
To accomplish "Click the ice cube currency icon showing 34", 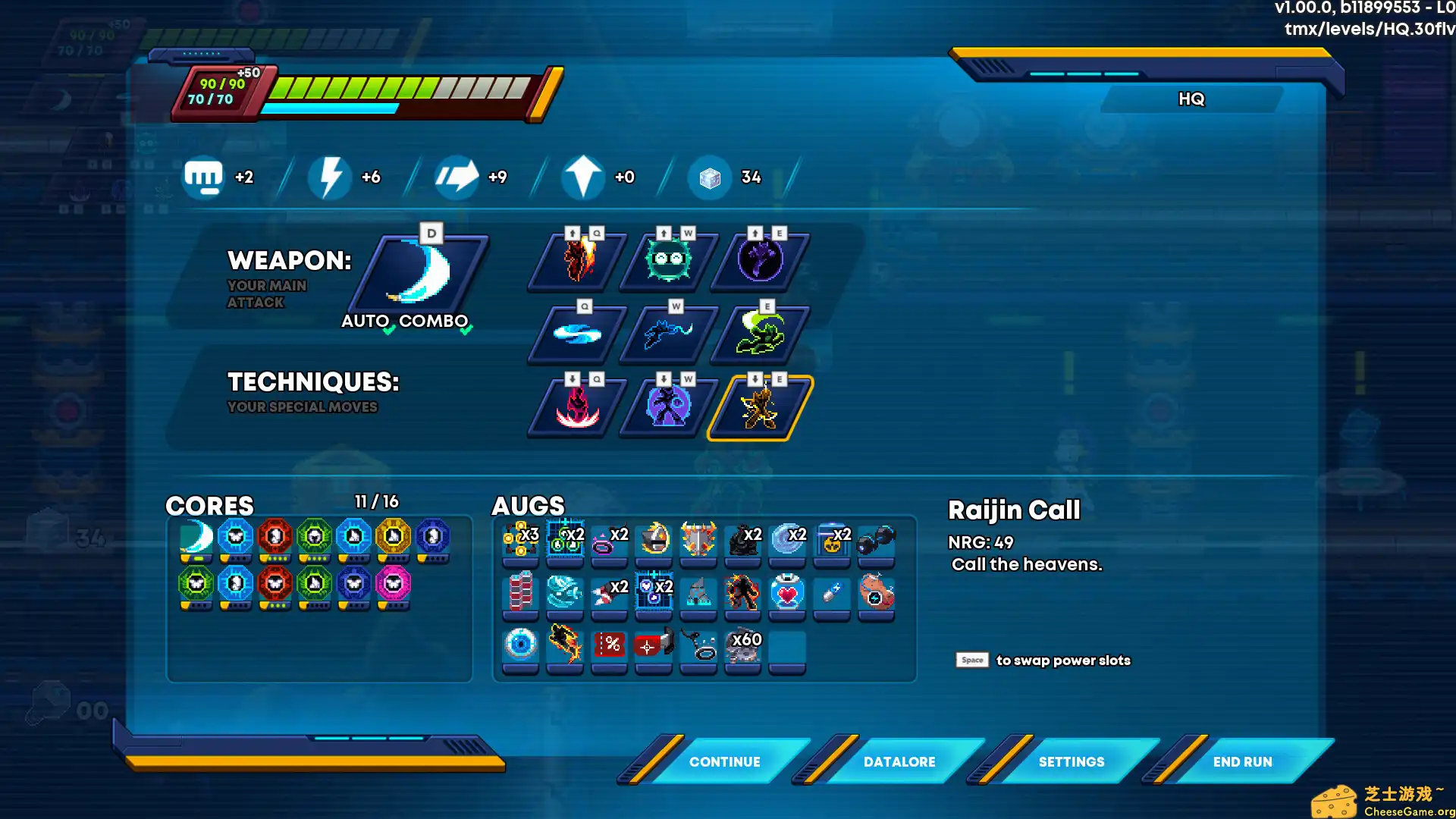I will click(x=709, y=177).
